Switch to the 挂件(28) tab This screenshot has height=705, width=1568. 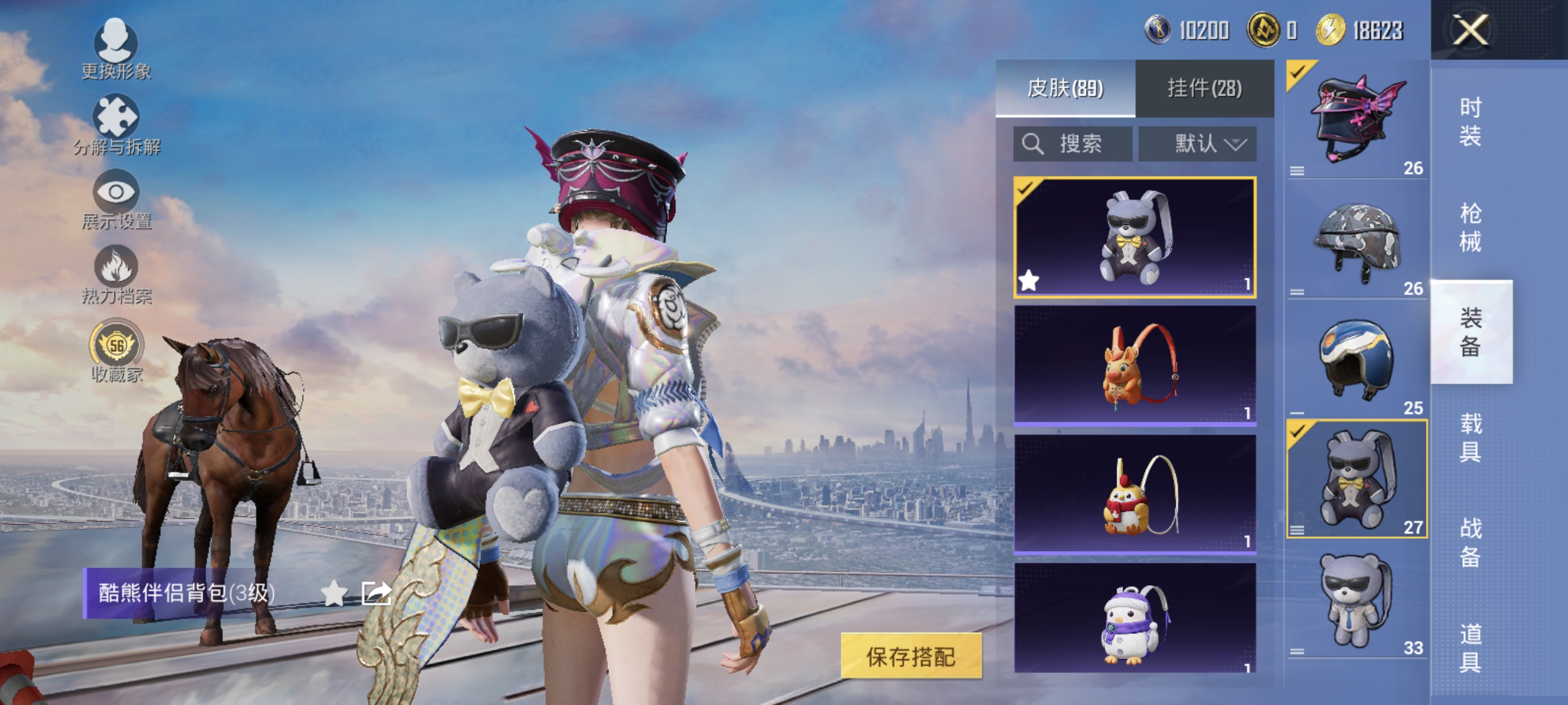coord(1203,87)
